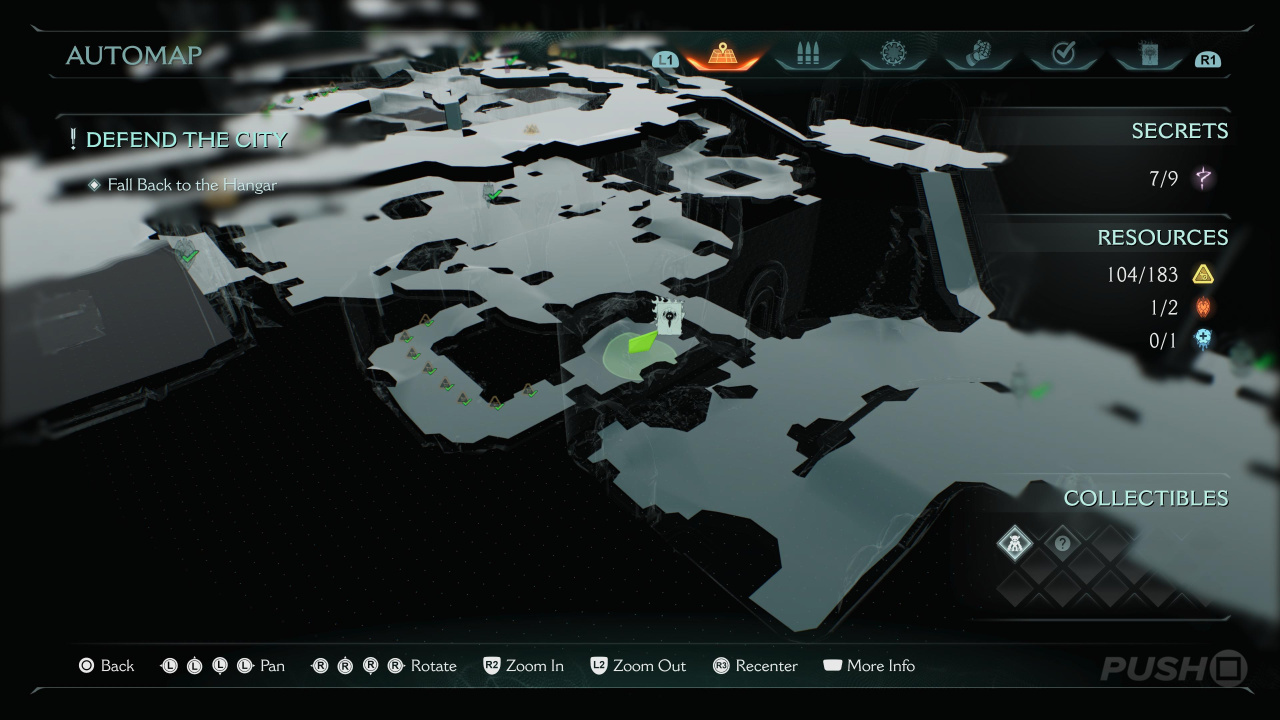Select the Automap tab icon

722,54
